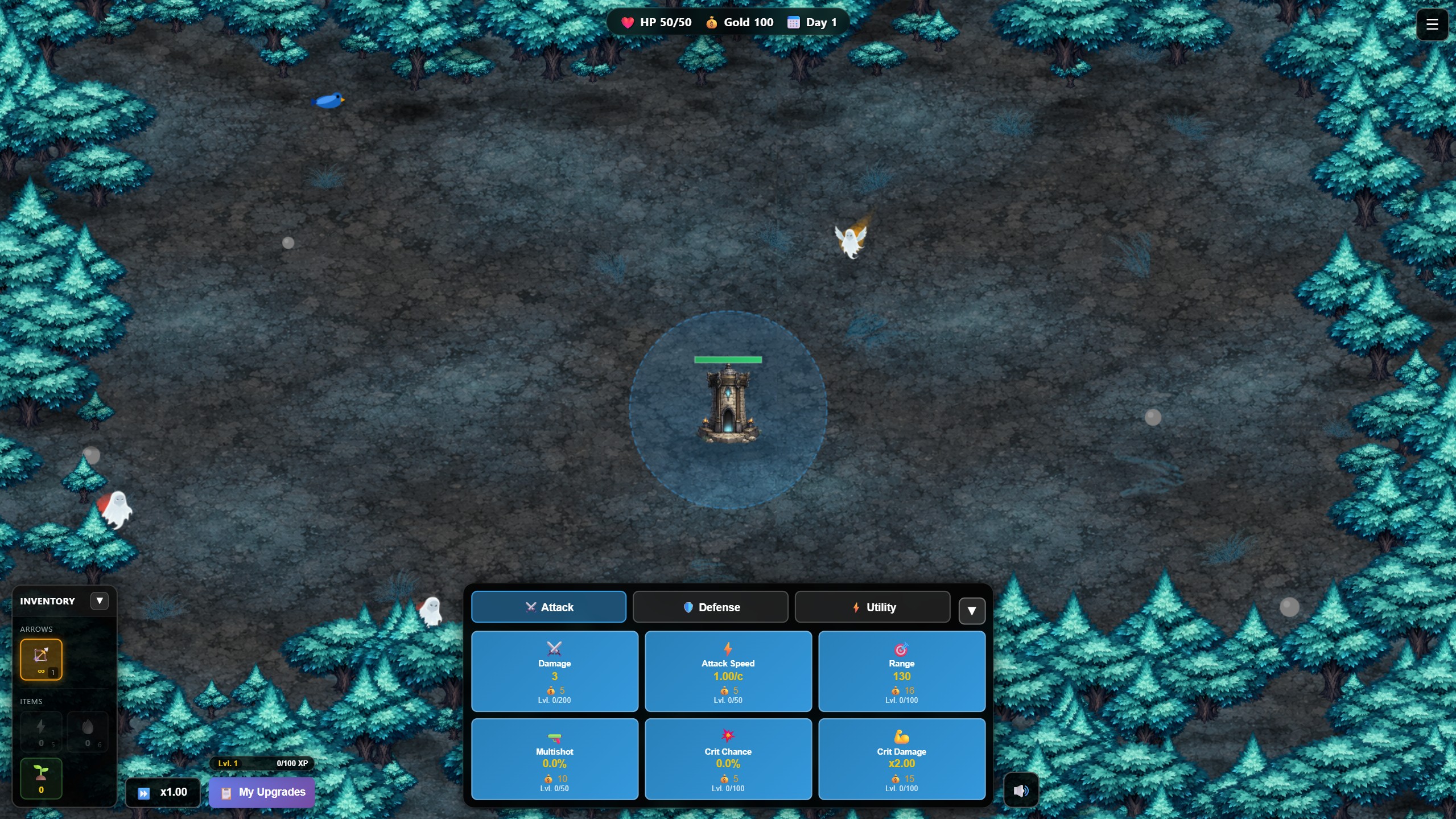Screen dimensions: 1456x819
Task: Upgrade Crit Damage with the flexed arm icon
Action: [902, 759]
